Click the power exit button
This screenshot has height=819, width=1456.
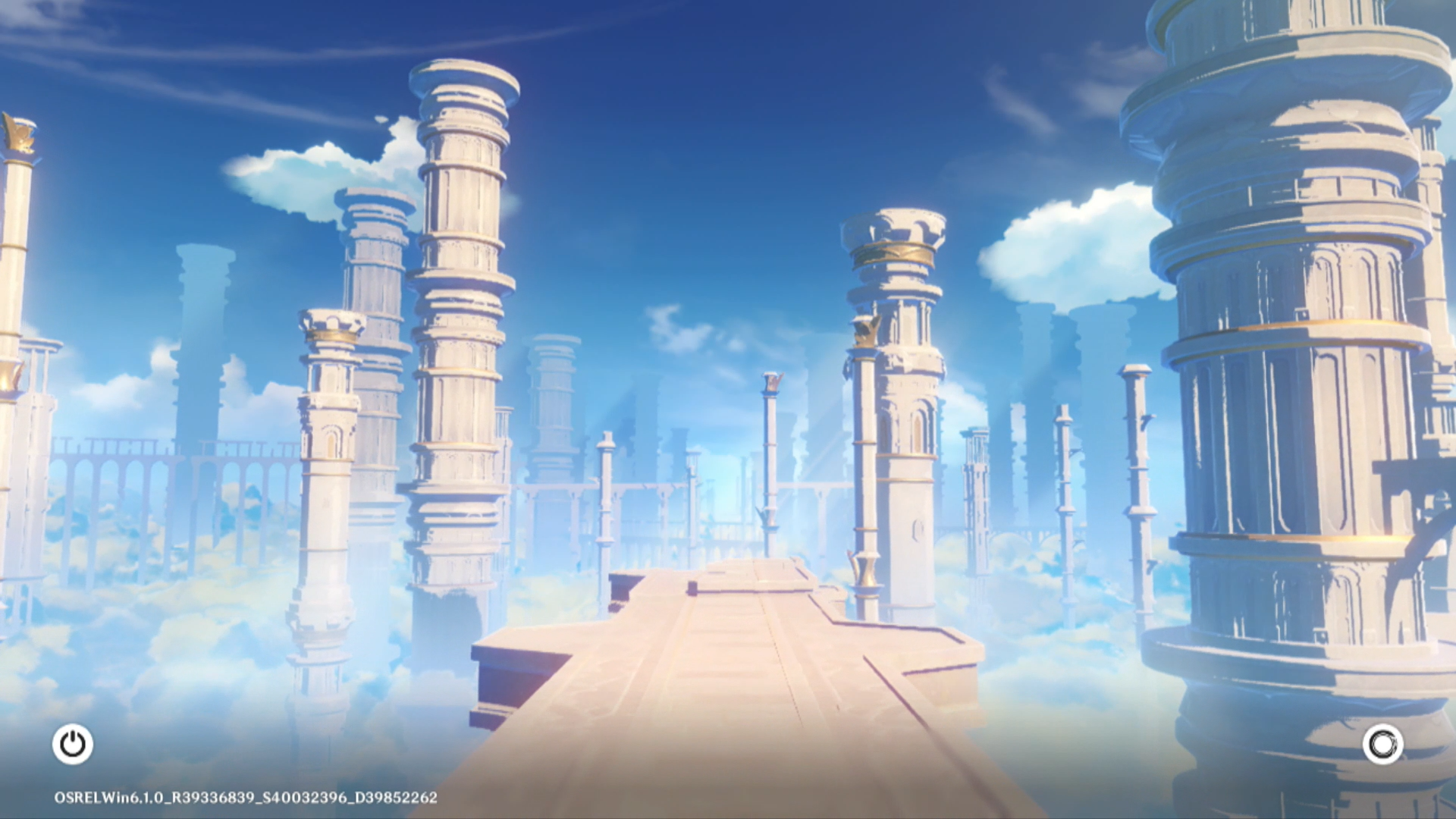click(73, 744)
